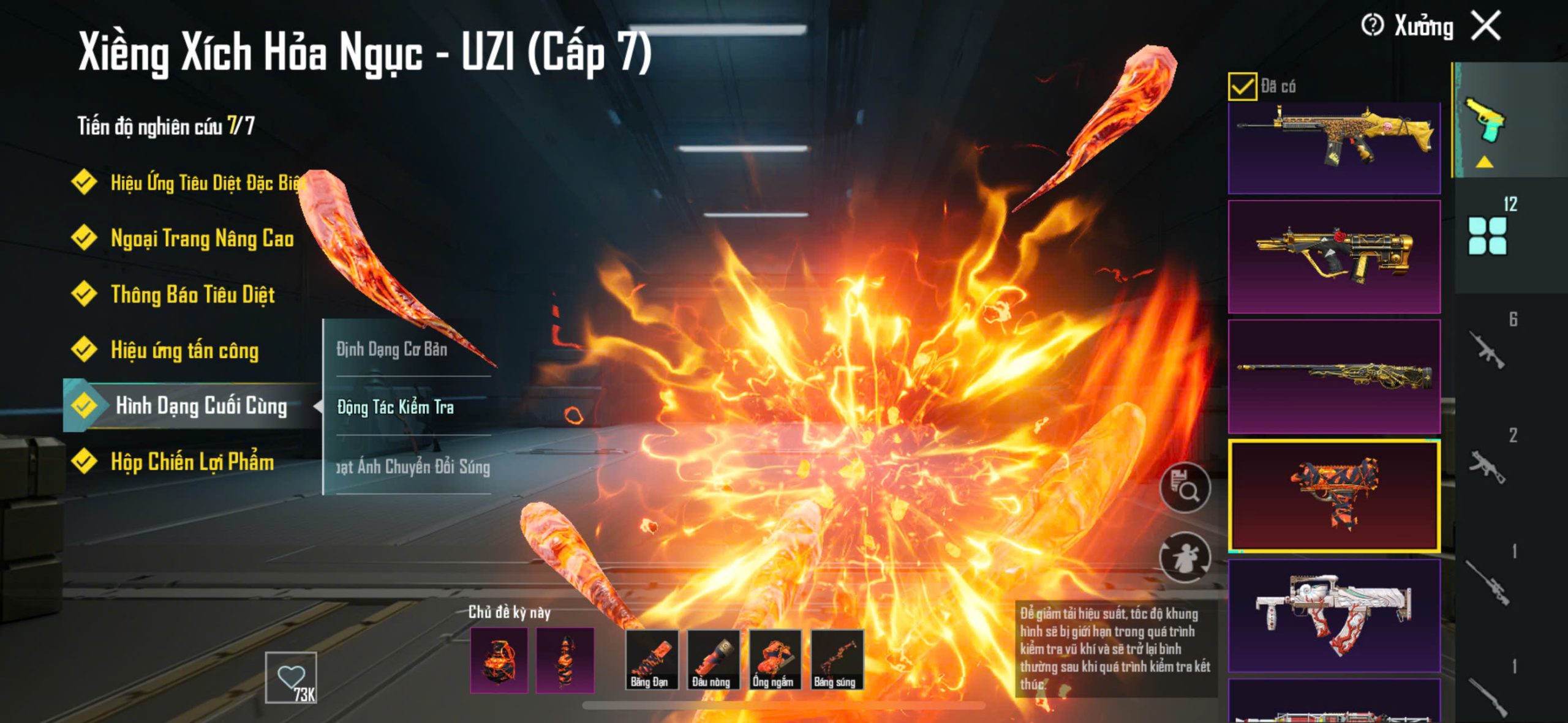Open the Ống ngắm scope attachment
Viewport: 1568px width, 723px height.
[x=774, y=659]
